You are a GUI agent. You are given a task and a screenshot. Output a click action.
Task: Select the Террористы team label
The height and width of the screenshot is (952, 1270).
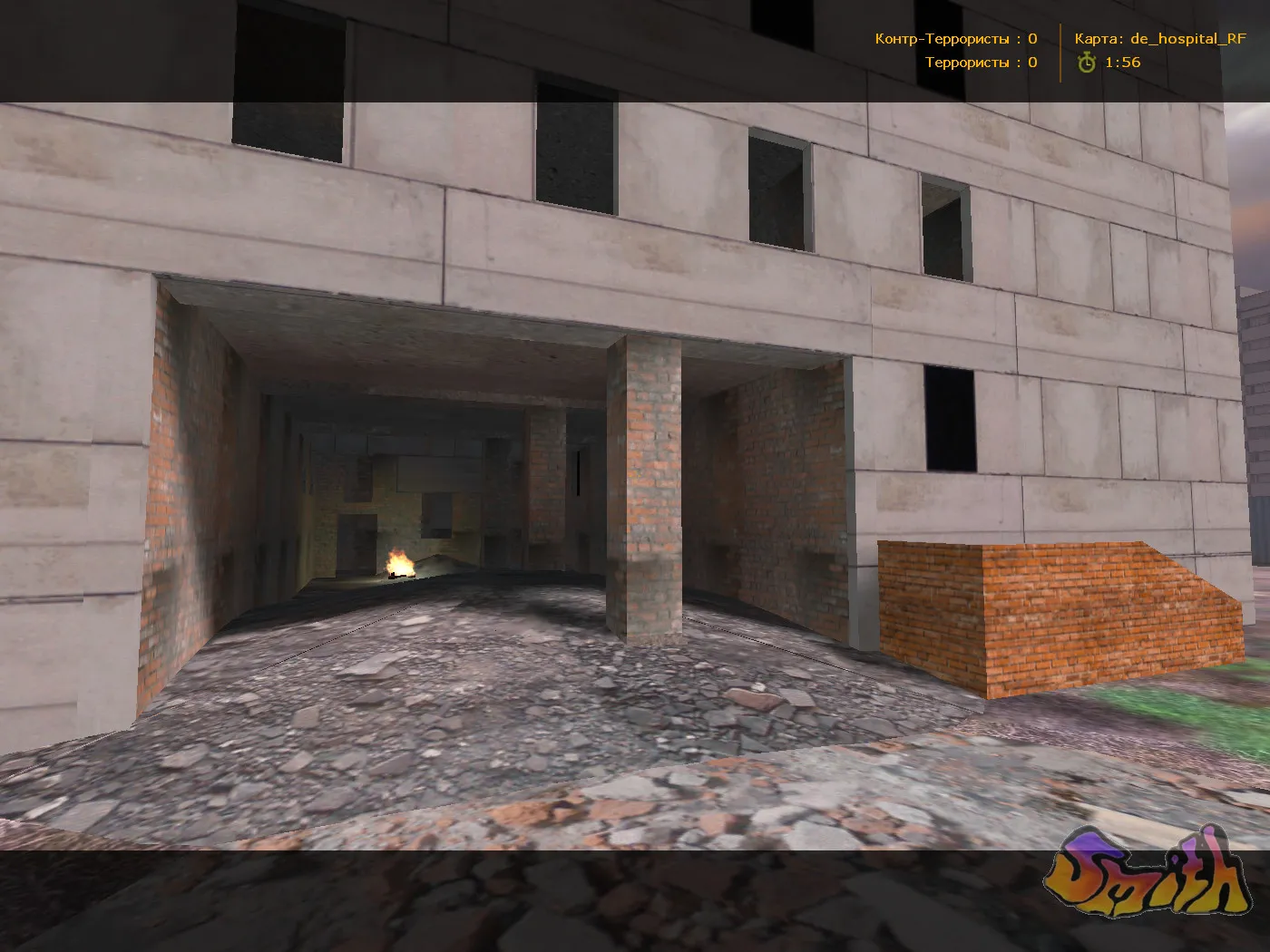pos(969,63)
